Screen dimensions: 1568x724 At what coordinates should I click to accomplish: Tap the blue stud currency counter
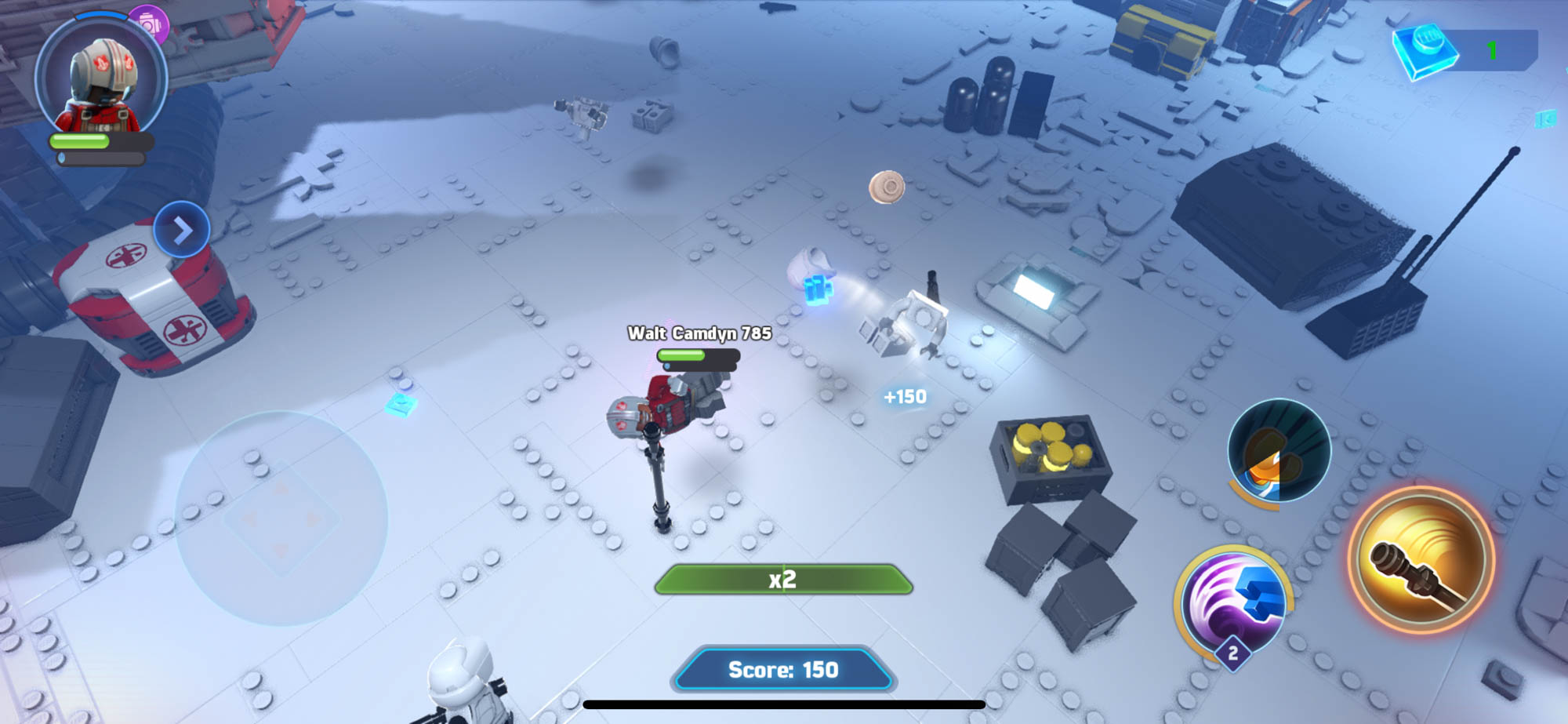(1465, 51)
